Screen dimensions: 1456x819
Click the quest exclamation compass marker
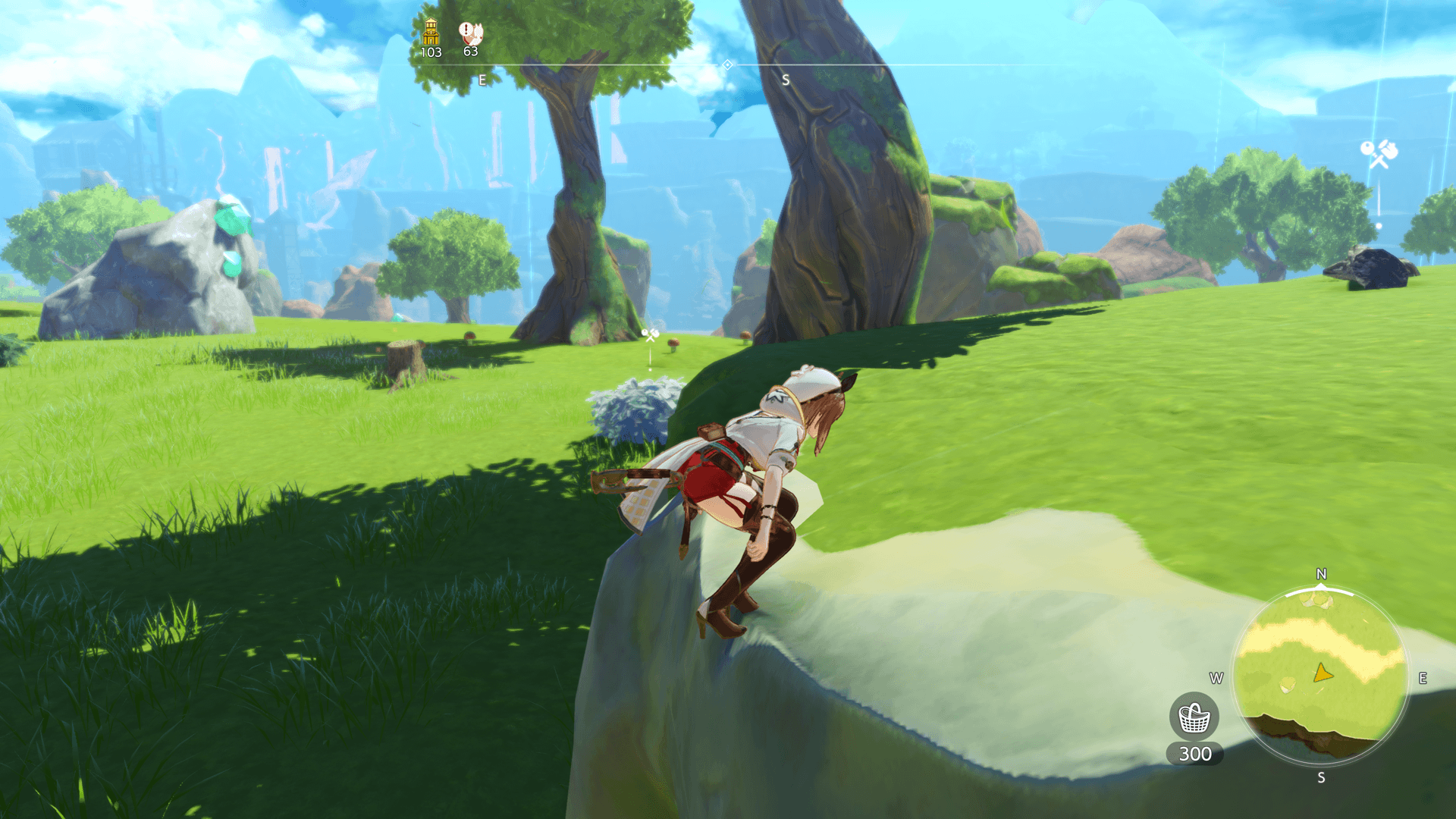click(470, 33)
